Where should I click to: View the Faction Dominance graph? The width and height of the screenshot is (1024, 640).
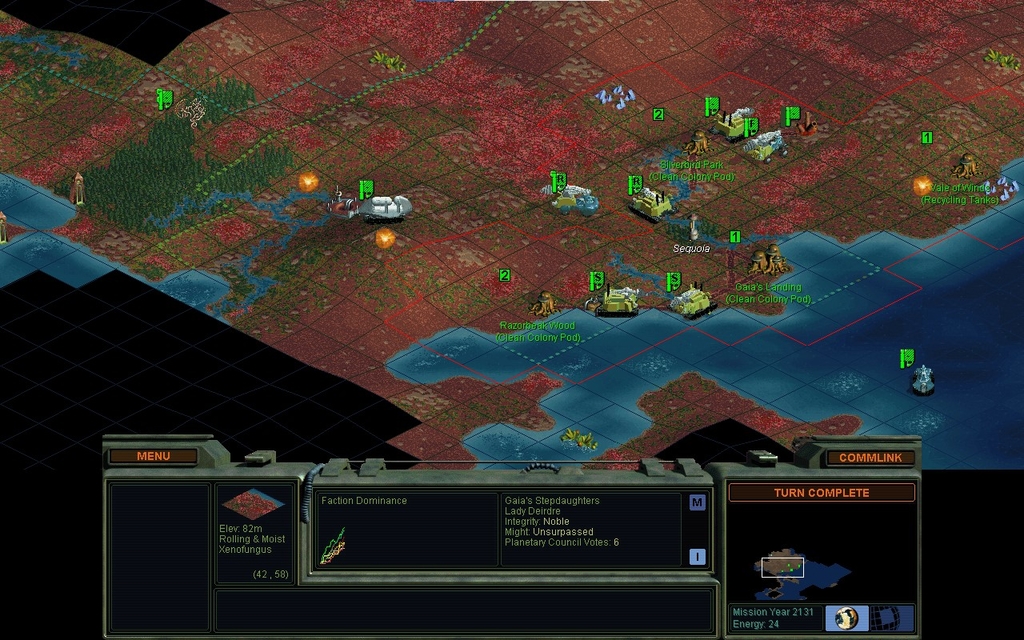click(x=333, y=545)
